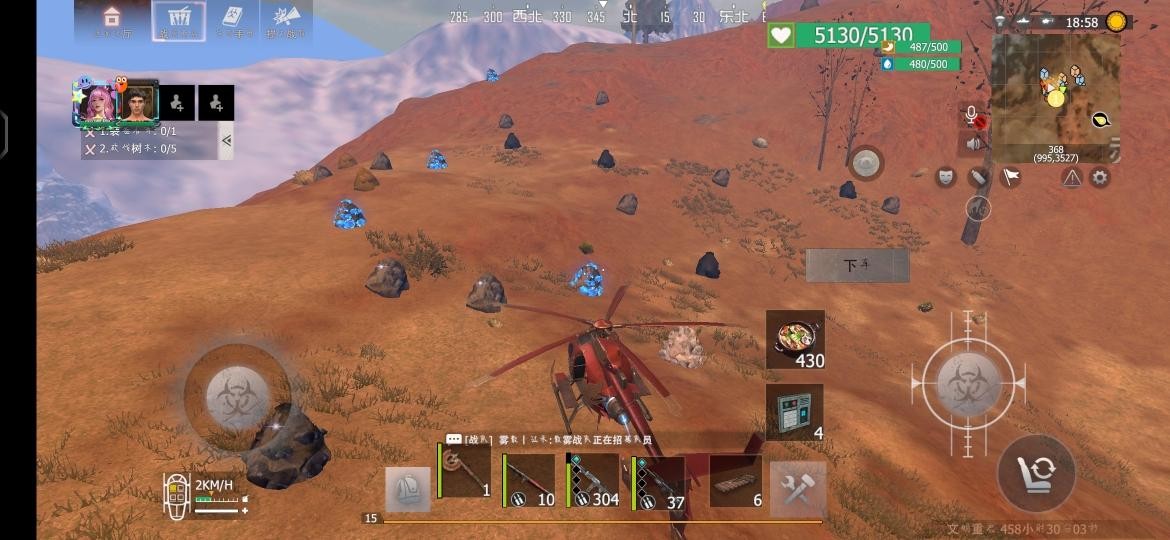Use the food stew item showing 430
Image resolution: width=1170 pixels, height=540 pixels.
tap(795, 340)
